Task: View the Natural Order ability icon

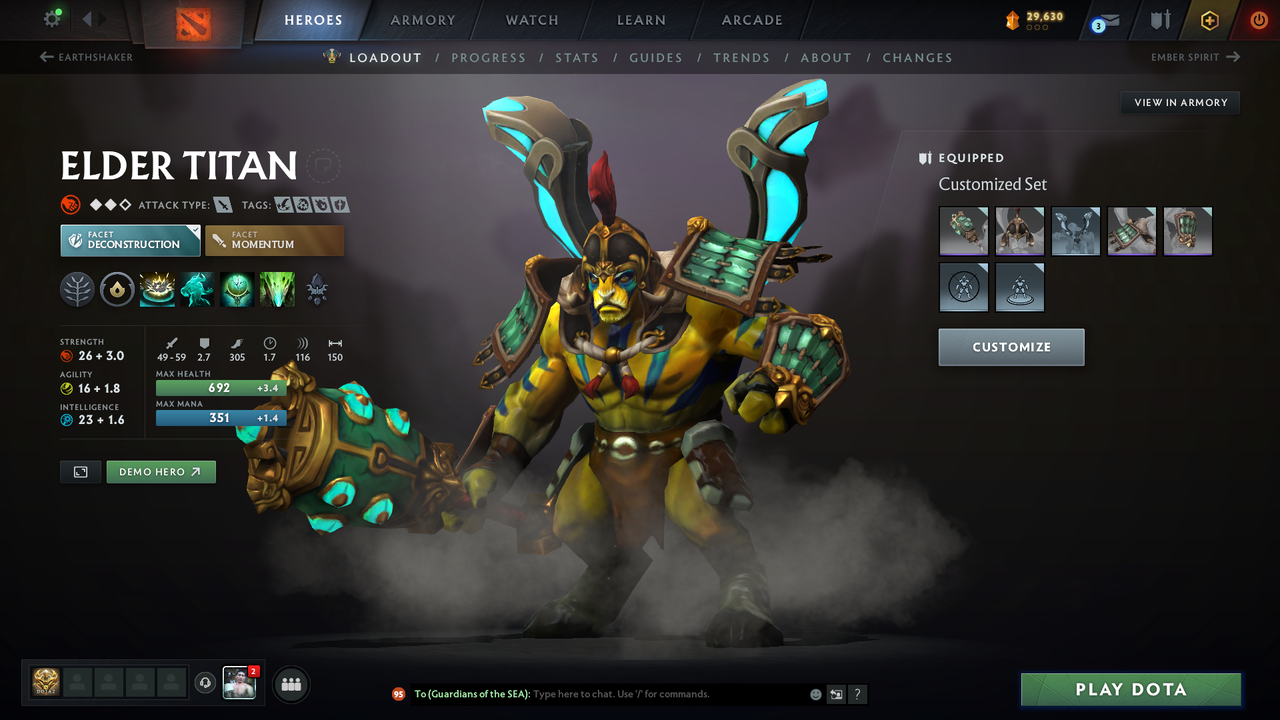Action: [x=236, y=289]
